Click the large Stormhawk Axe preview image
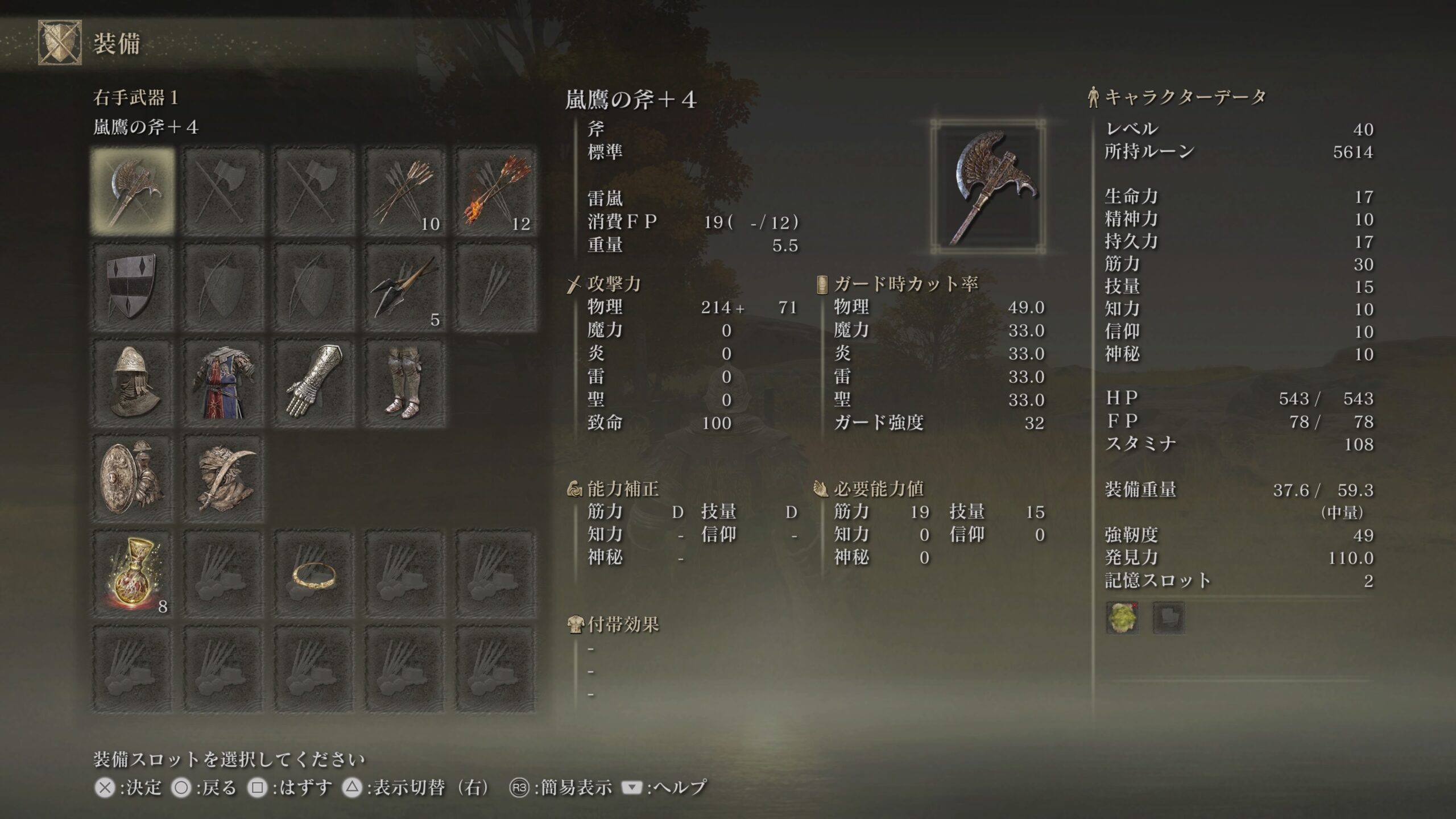The width and height of the screenshot is (1456, 819). pos(988,187)
